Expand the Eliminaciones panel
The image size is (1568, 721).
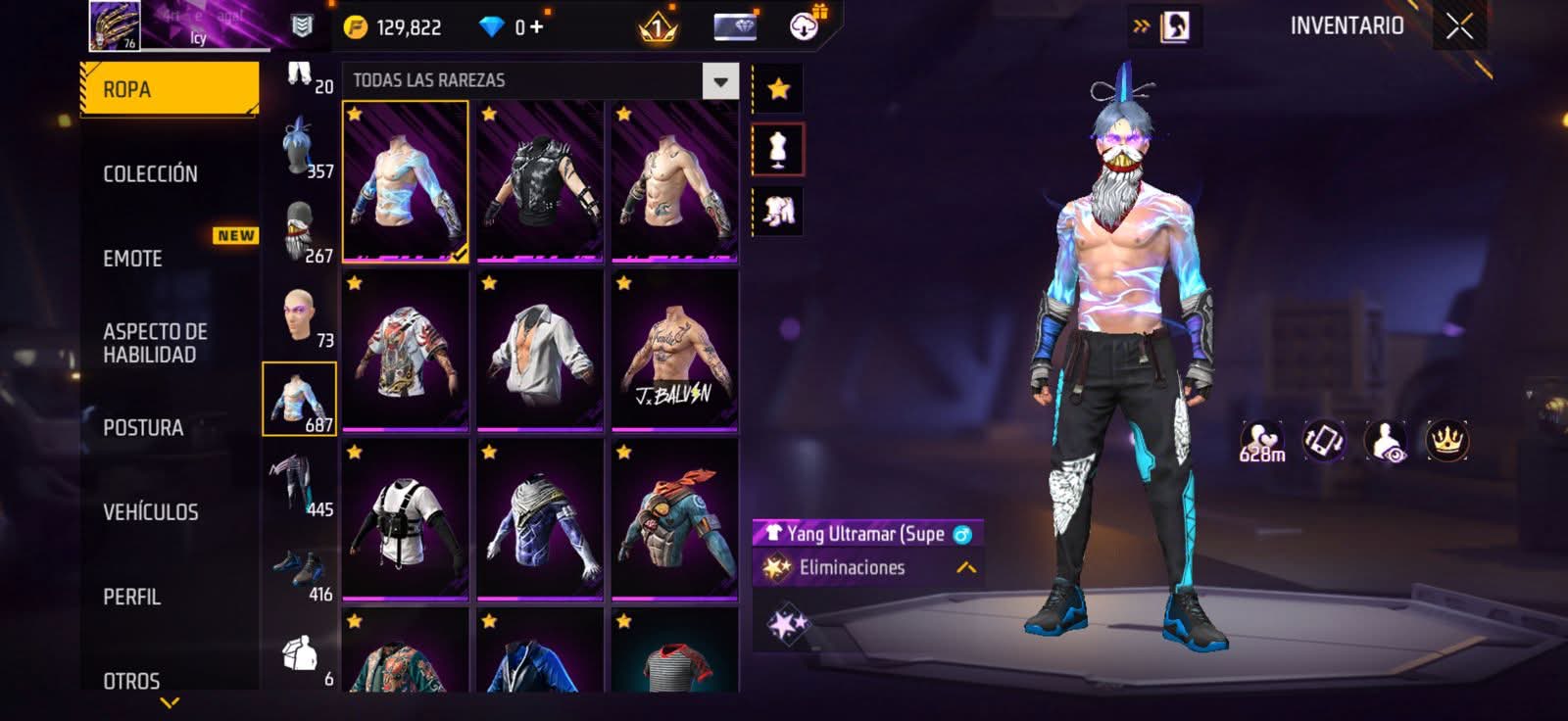[x=965, y=567]
